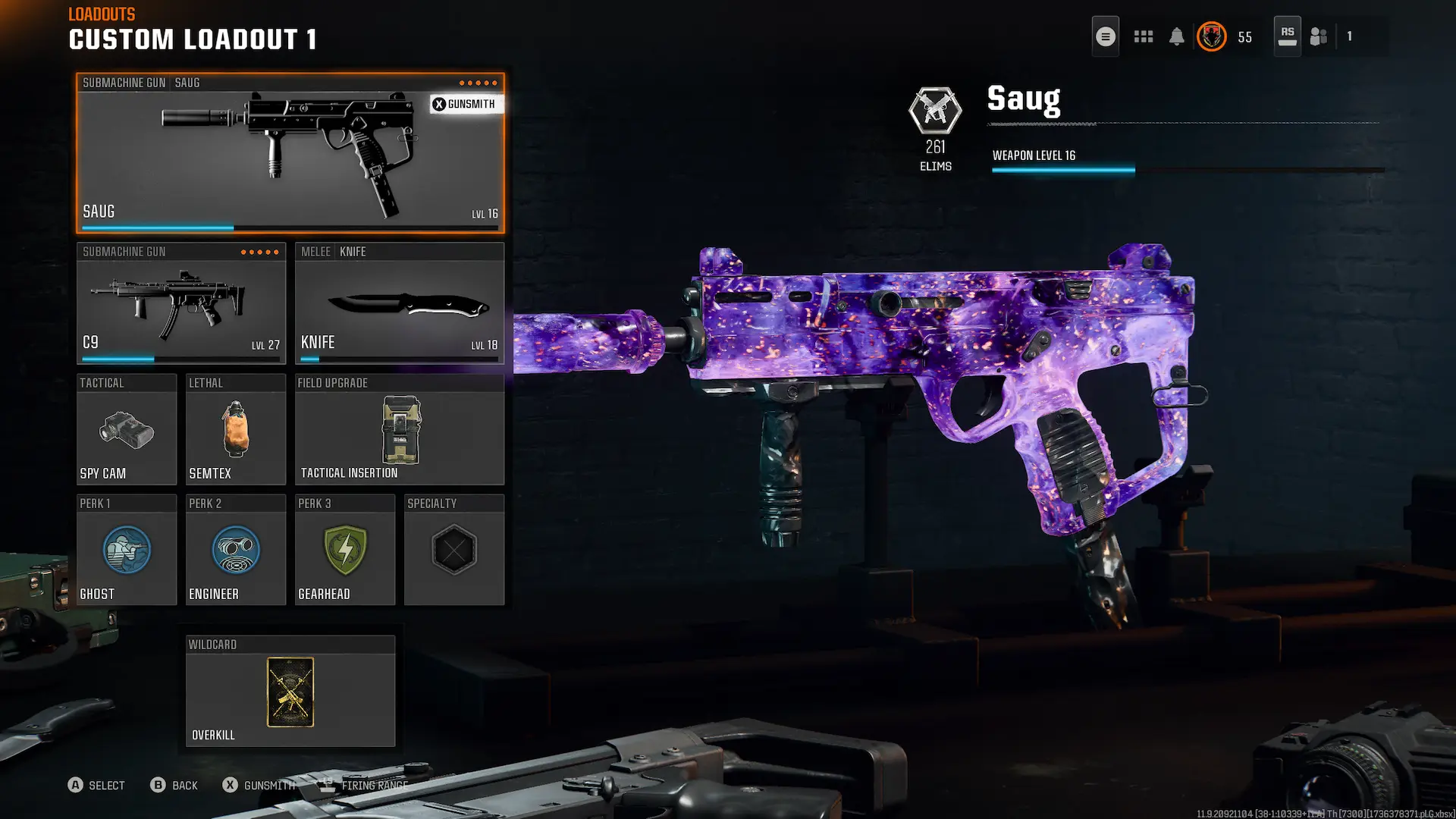Choose the Engineer perk 2 slot

coord(235,551)
